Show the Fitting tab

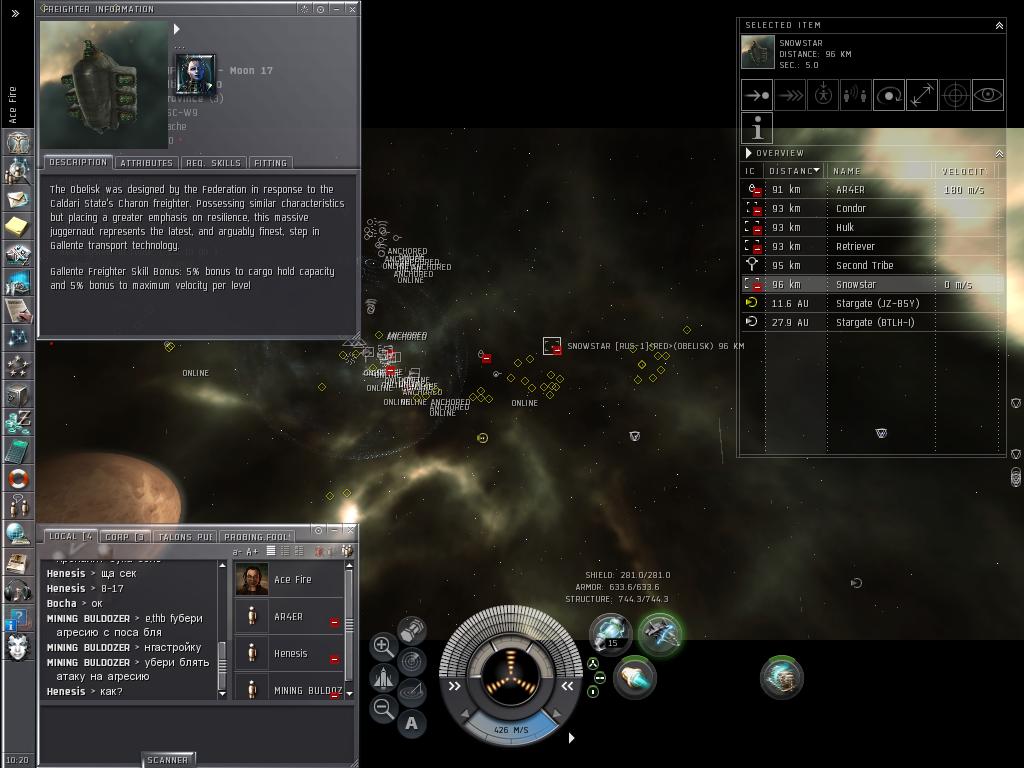[x=270, y=163]
